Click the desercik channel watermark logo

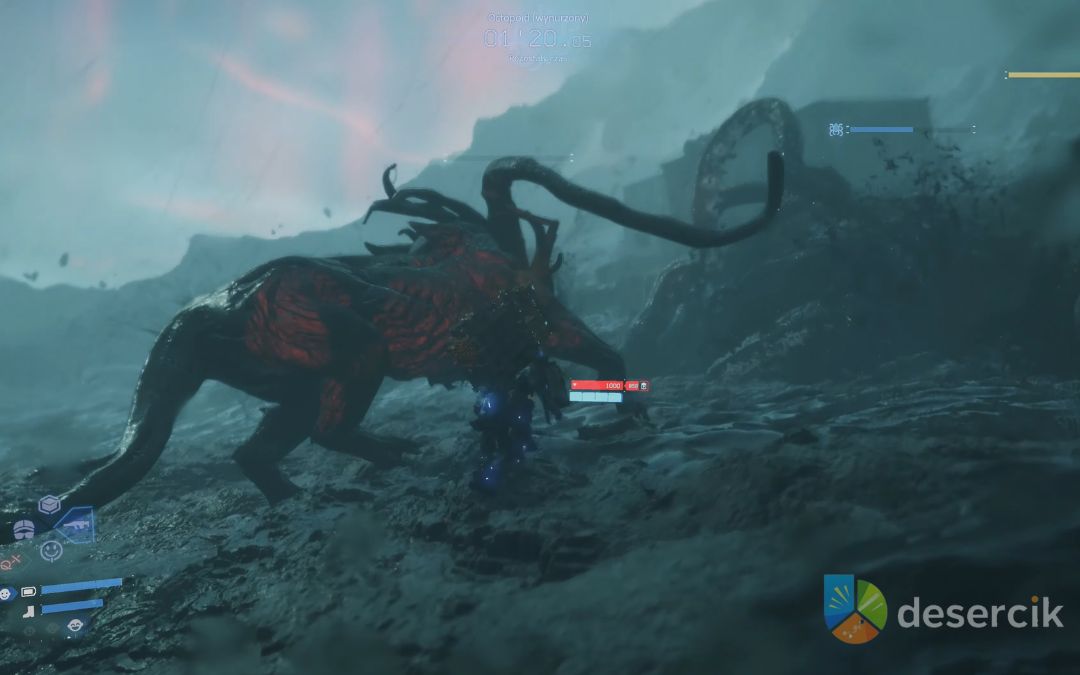point(855,609)
